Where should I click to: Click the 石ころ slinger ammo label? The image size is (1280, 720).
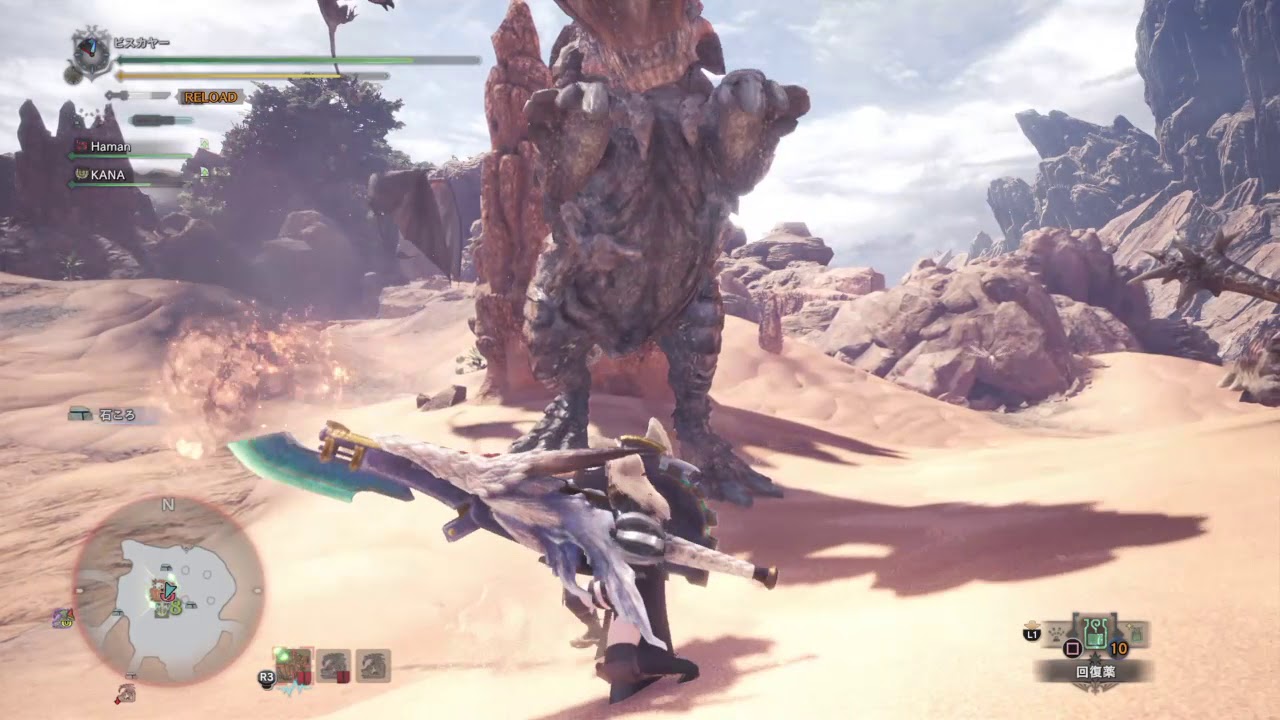tap(114, 414)
